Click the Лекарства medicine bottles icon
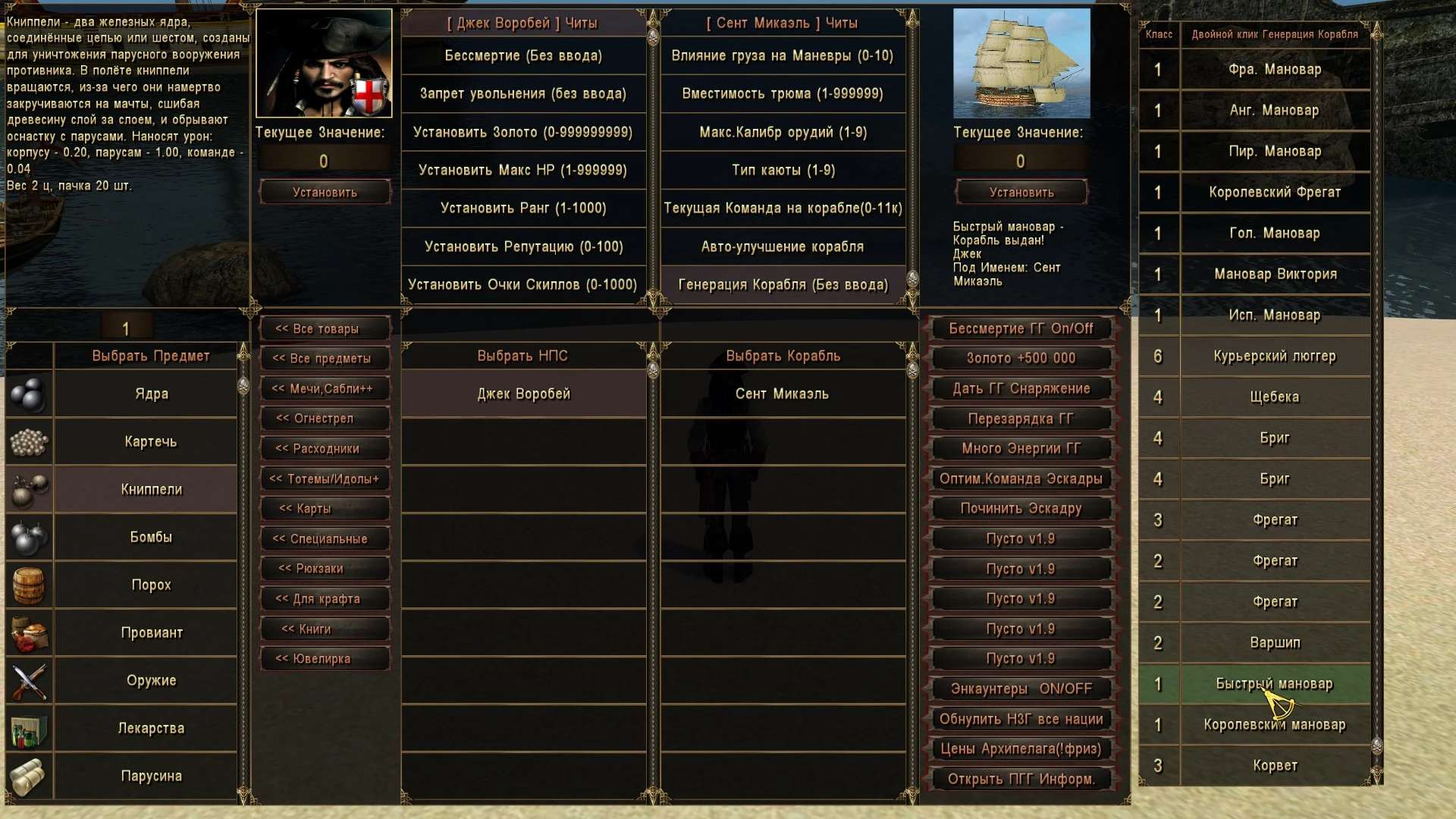The image size is (1456, 819). [x=30, y=729]
